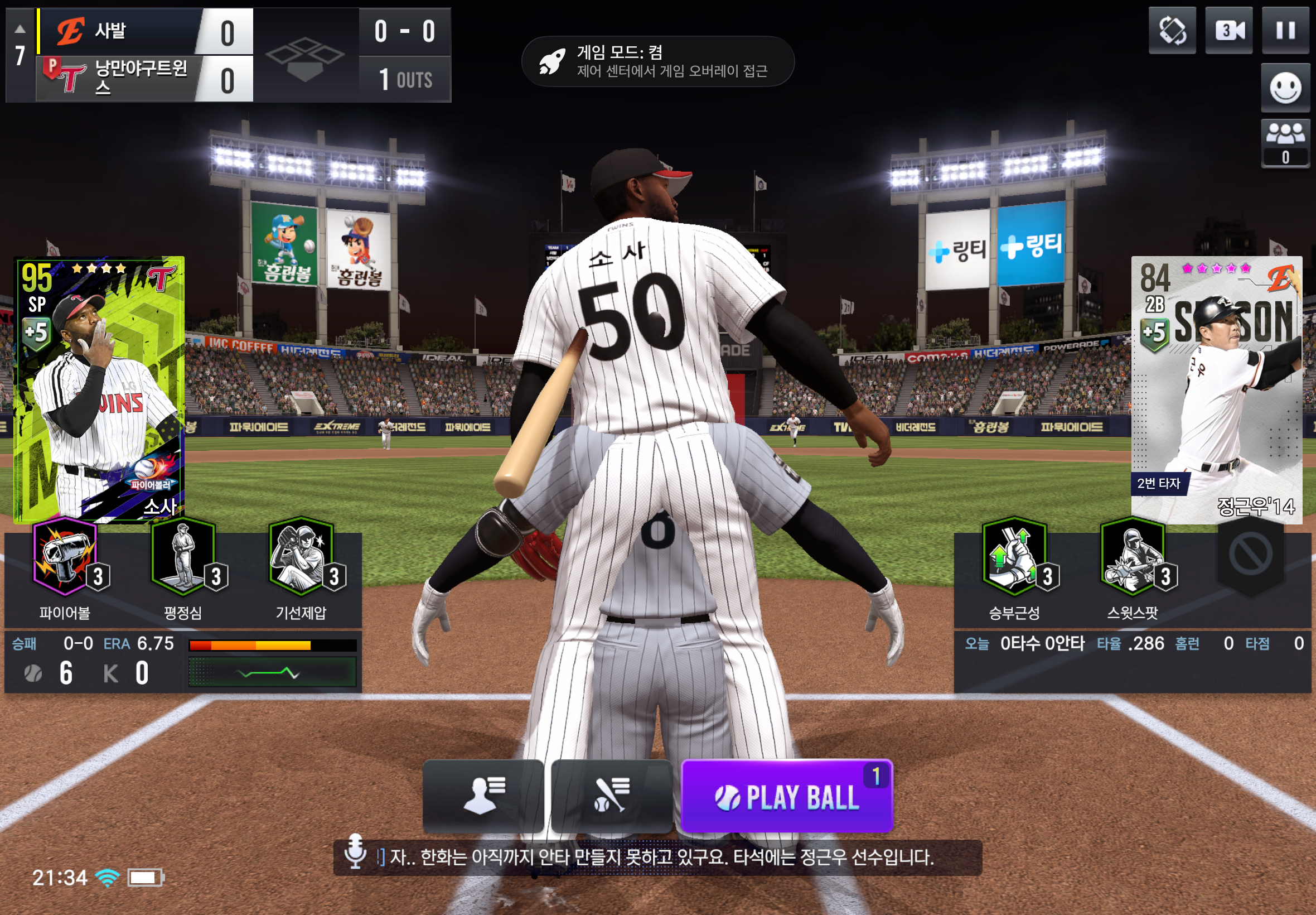Expand the scoreboard inning panel
Viewport: 1316px width, 915px height.
point(20,55)
